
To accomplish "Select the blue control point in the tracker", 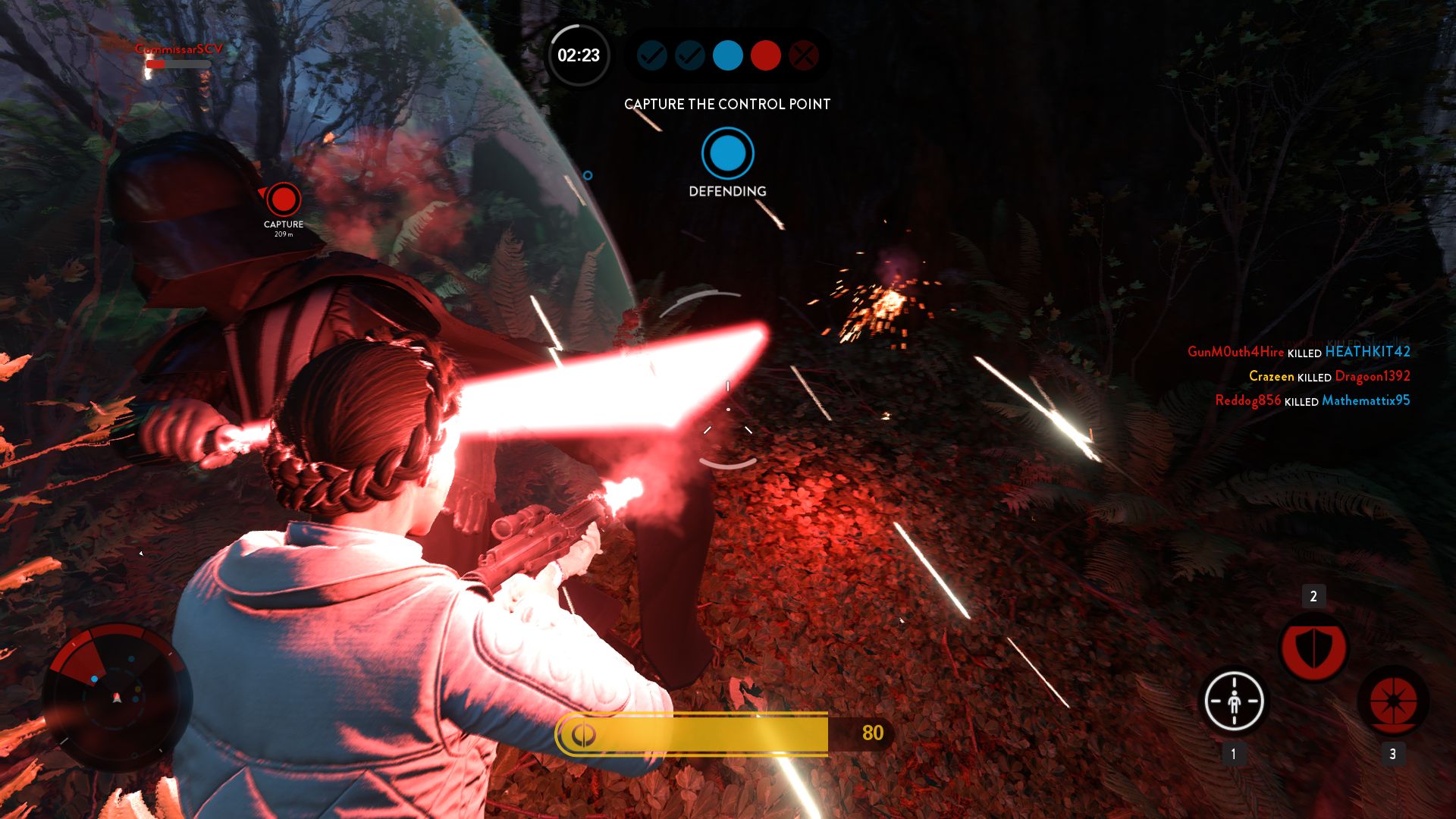I will click(x=727, y=55).
